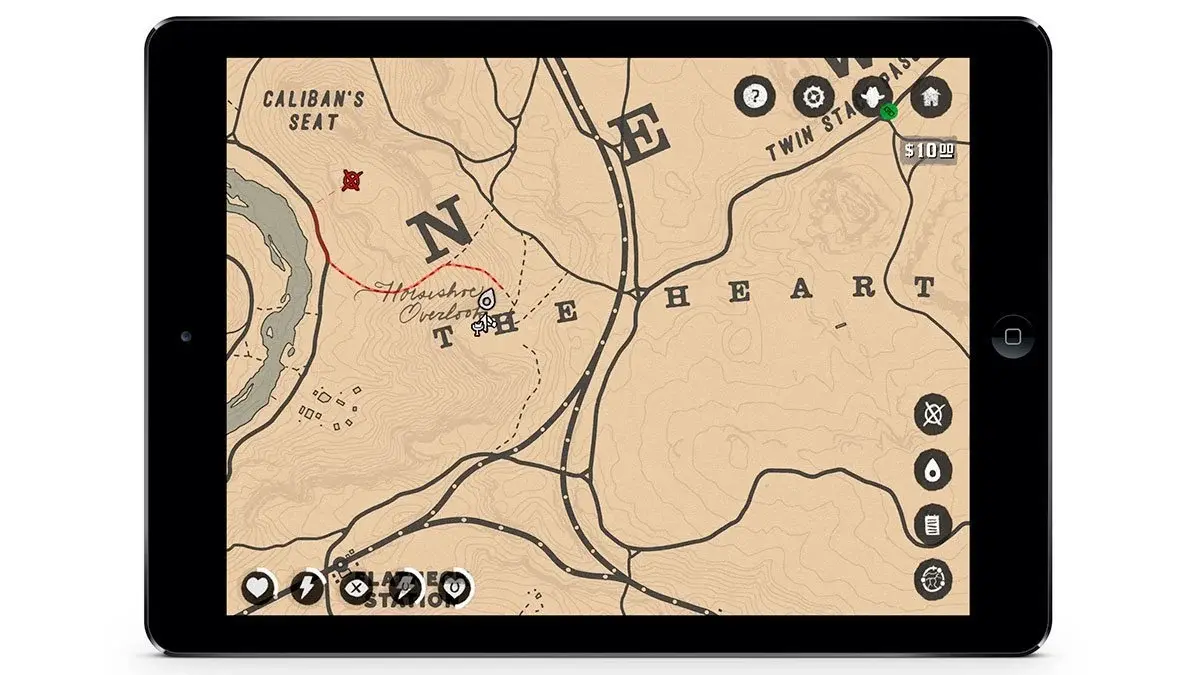
Task: Select the house home button
Action: tap(930, 97)
